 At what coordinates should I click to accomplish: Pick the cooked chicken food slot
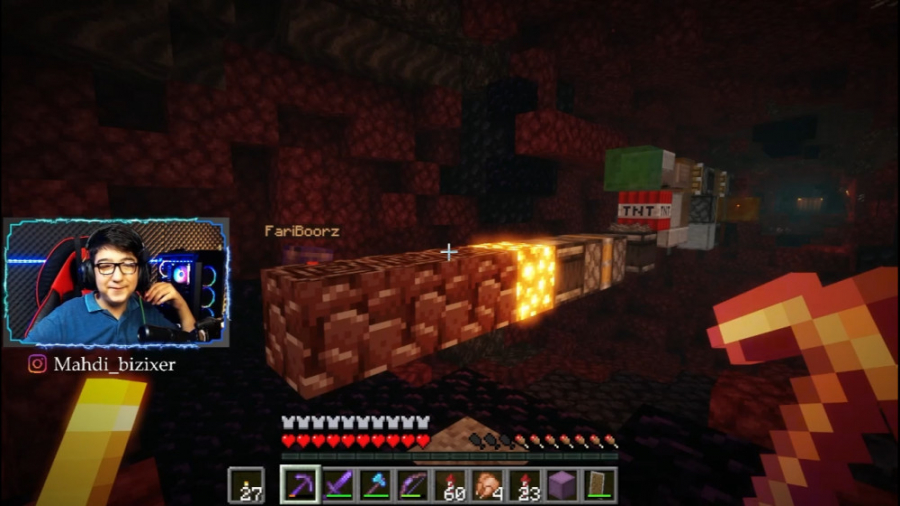(487, 485)
